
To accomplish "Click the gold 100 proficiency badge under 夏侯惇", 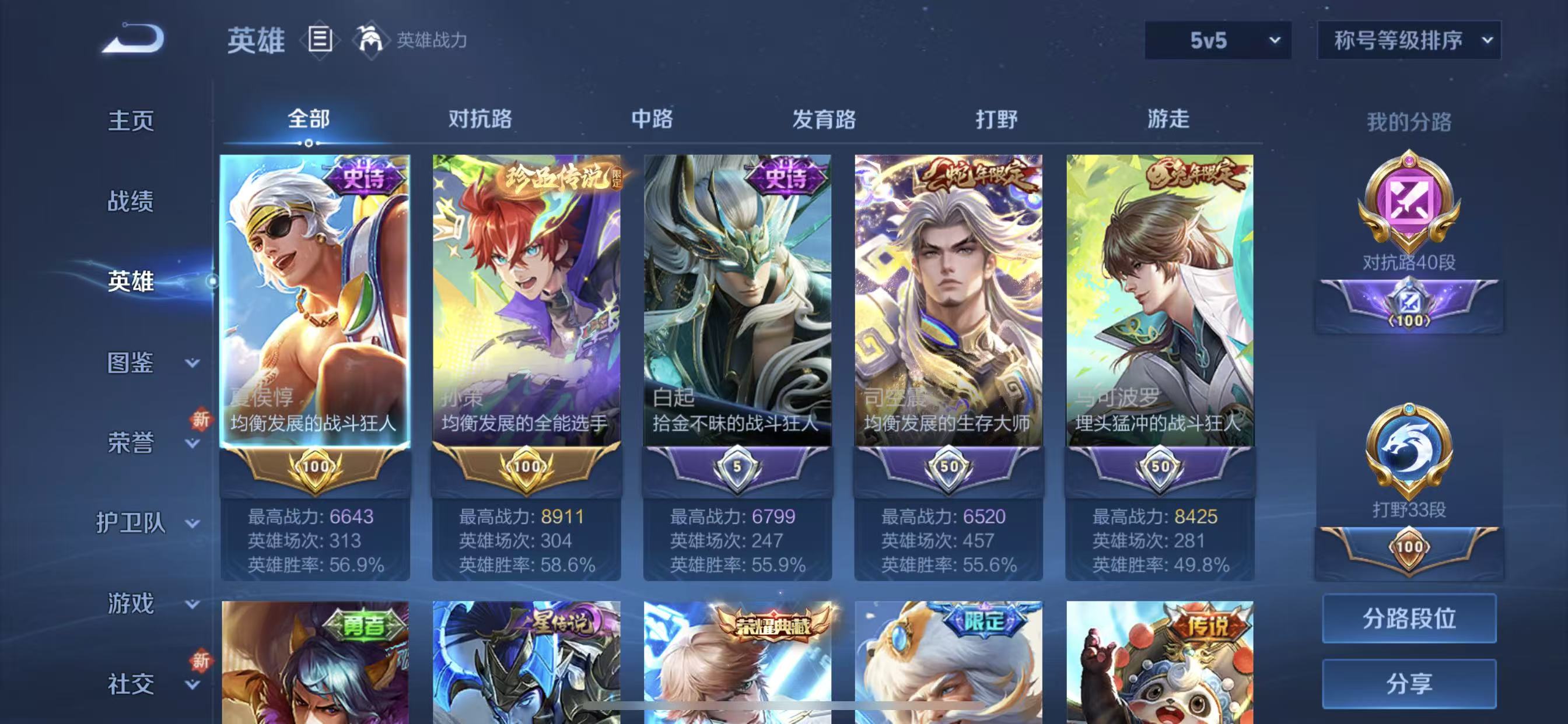I will tap(314, 469).
